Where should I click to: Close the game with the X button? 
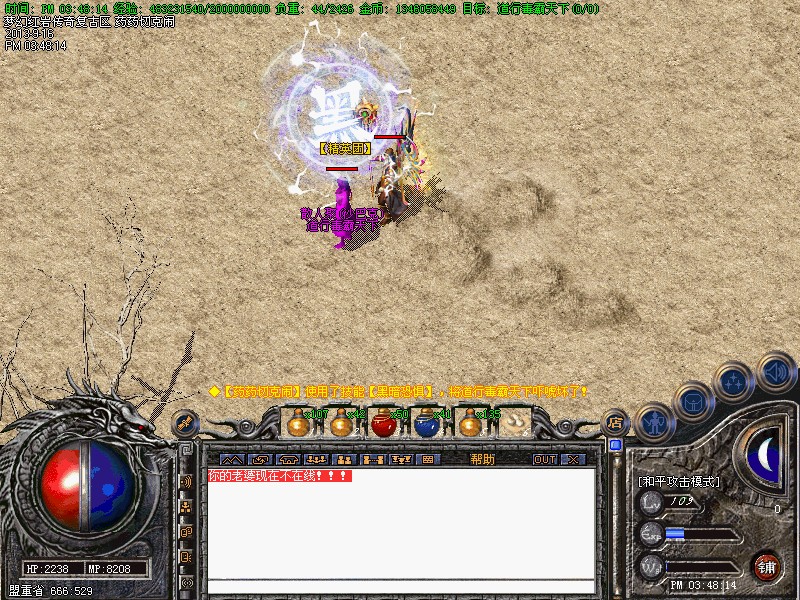(x=572, y=459)
